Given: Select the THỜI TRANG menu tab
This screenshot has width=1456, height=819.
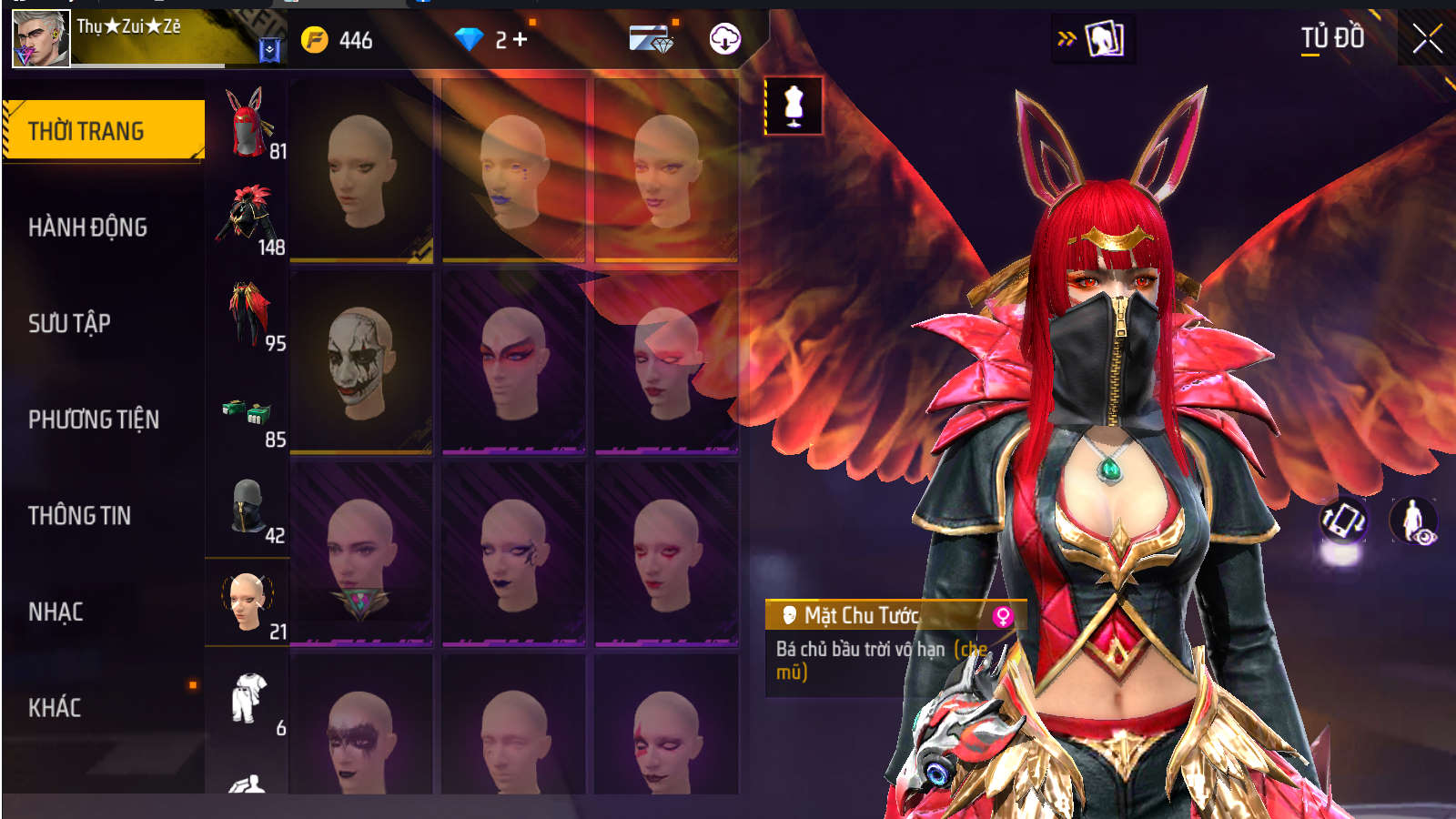Looking at the screenshot, I should [103, 131].
